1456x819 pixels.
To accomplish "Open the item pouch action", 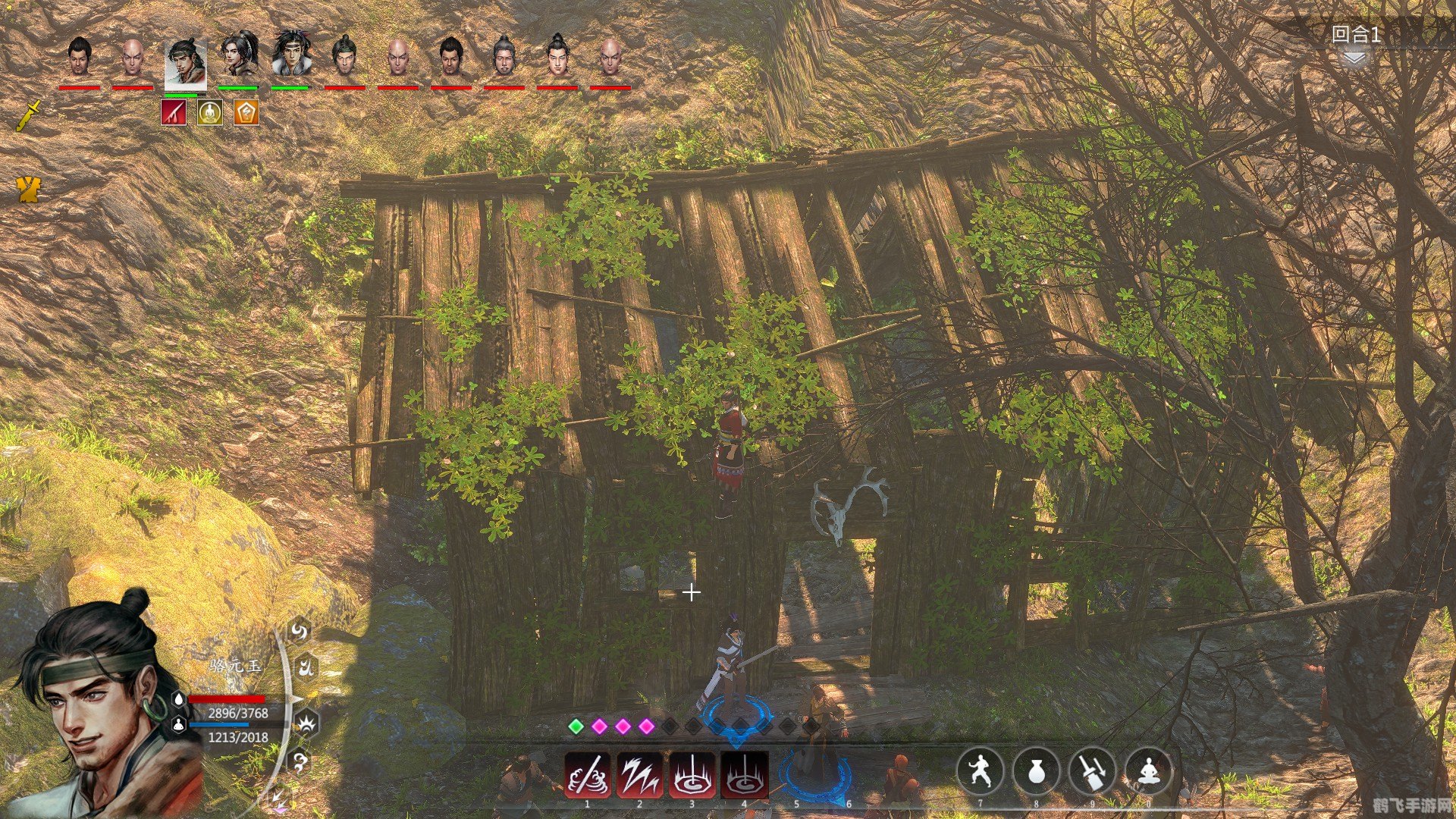I will (x=1036, y=770).
